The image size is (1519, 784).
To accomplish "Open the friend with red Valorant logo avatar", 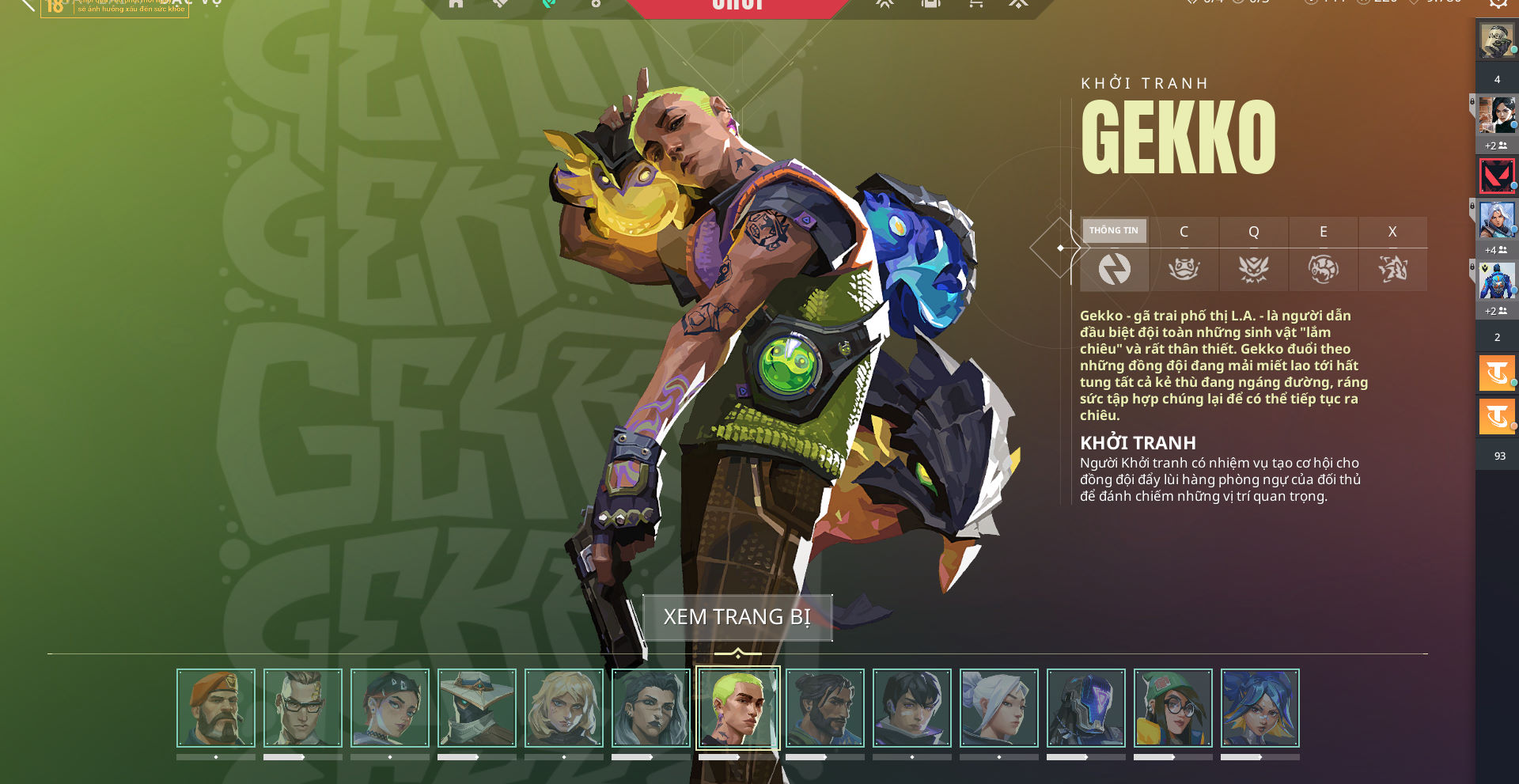I will tap(1497, 176).
